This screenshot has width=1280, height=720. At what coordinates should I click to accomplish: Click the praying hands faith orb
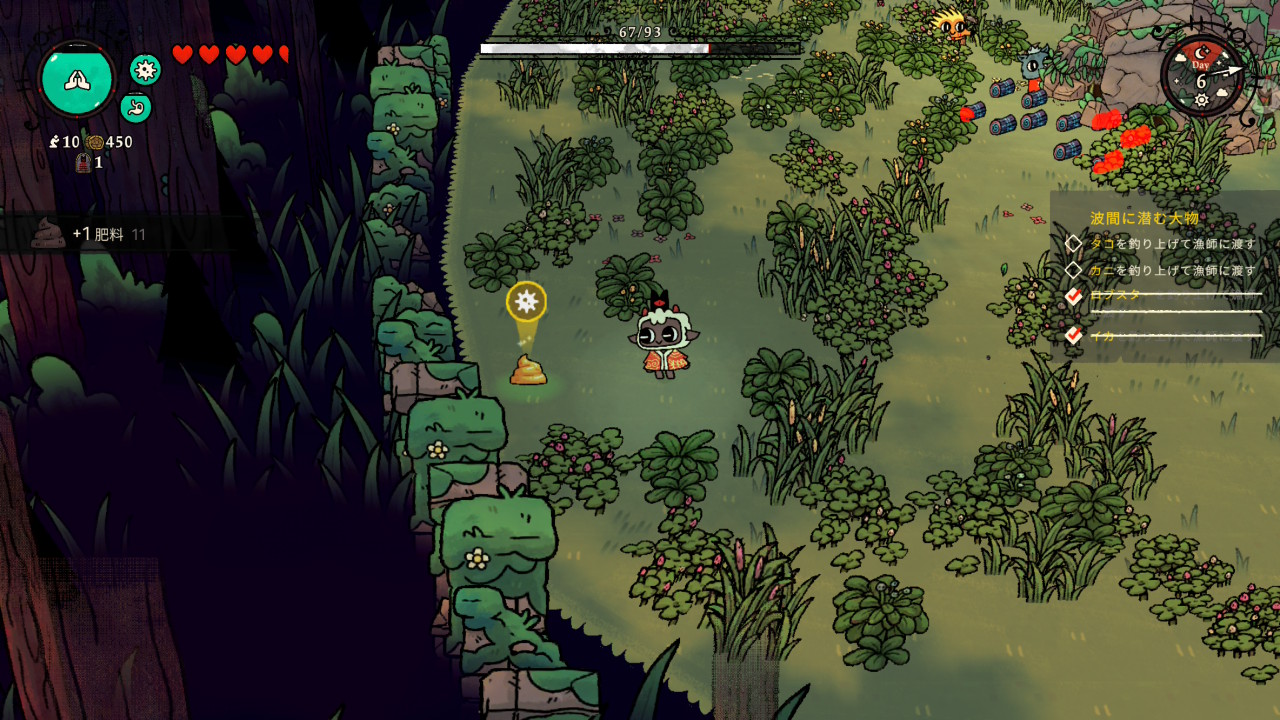77,79
